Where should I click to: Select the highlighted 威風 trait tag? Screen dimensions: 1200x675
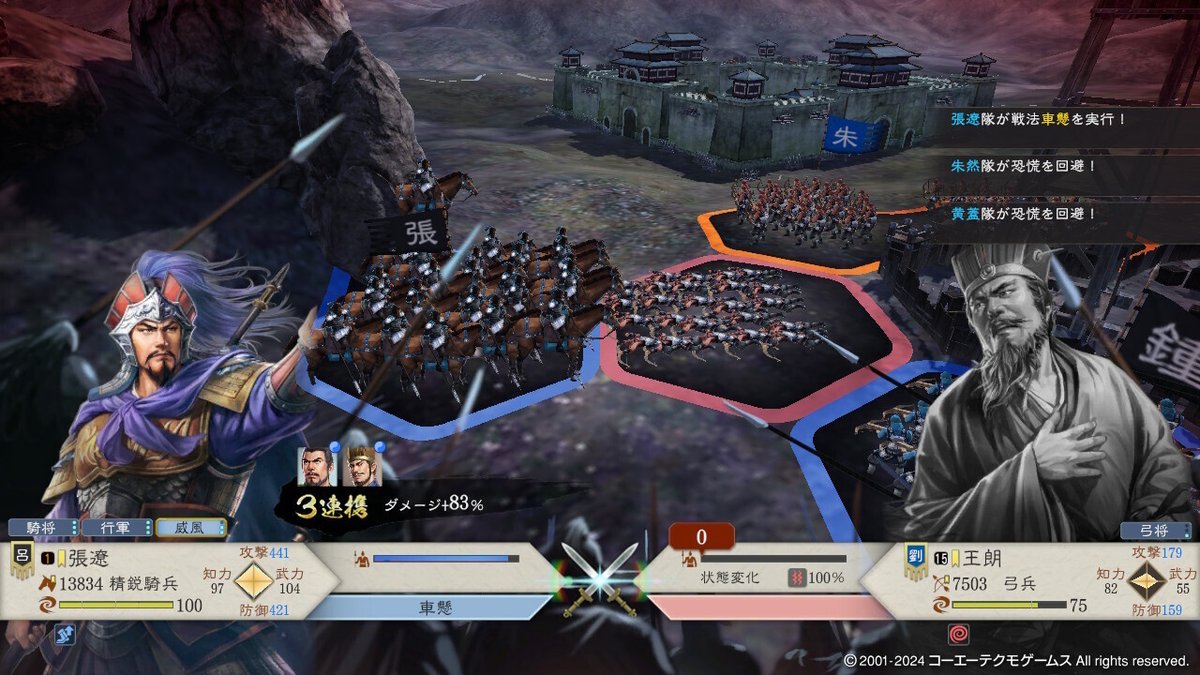[x=190, y=527]
